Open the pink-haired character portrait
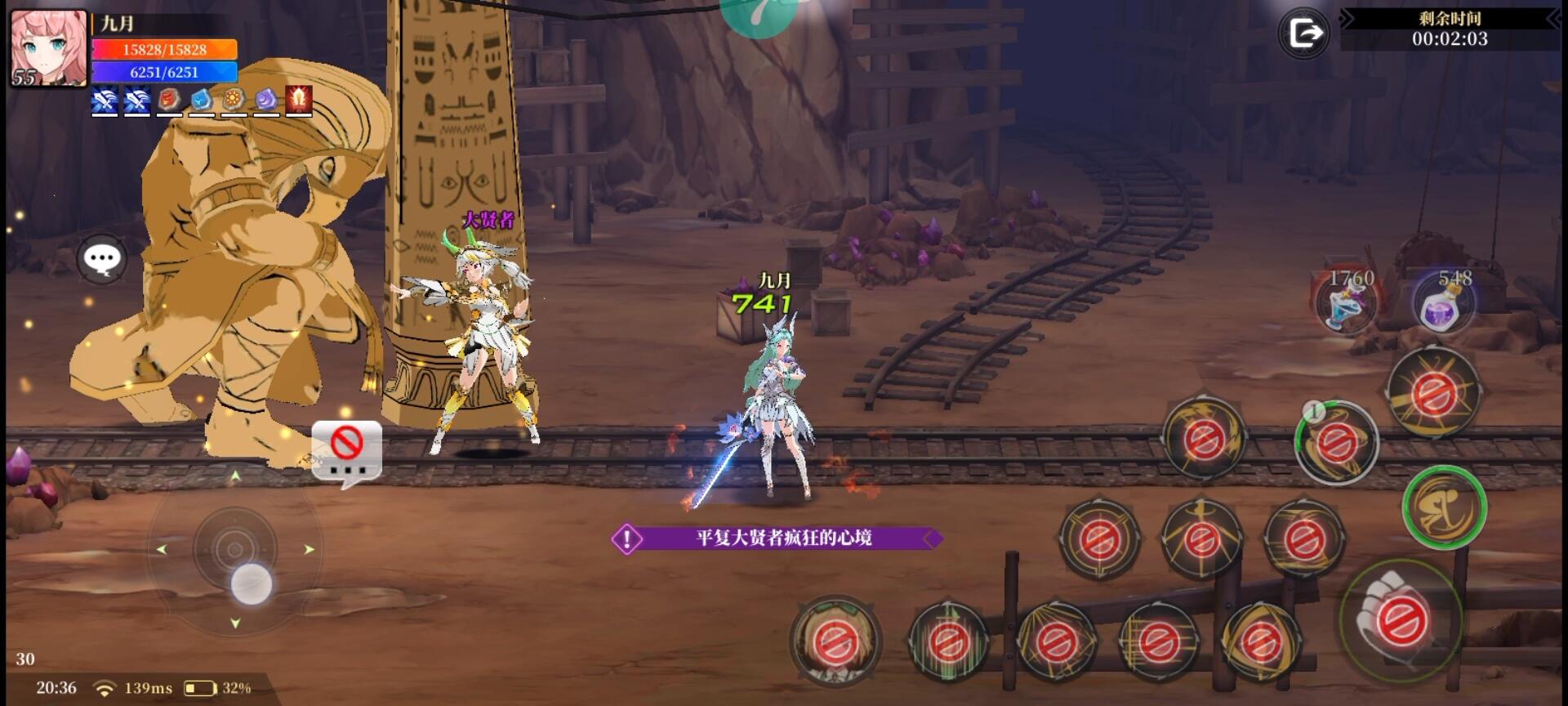 (x=48, y=47)
